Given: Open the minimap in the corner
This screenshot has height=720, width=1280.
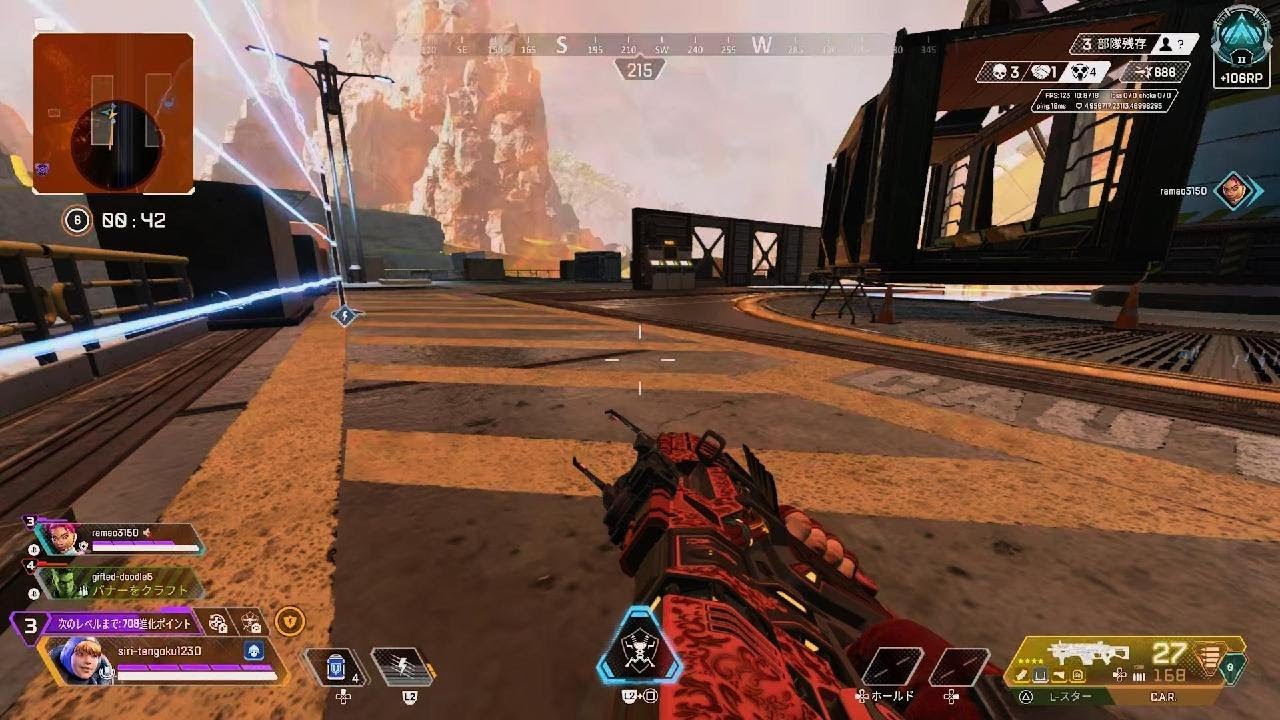Looking at the screenshot, I should pos(112,112).
